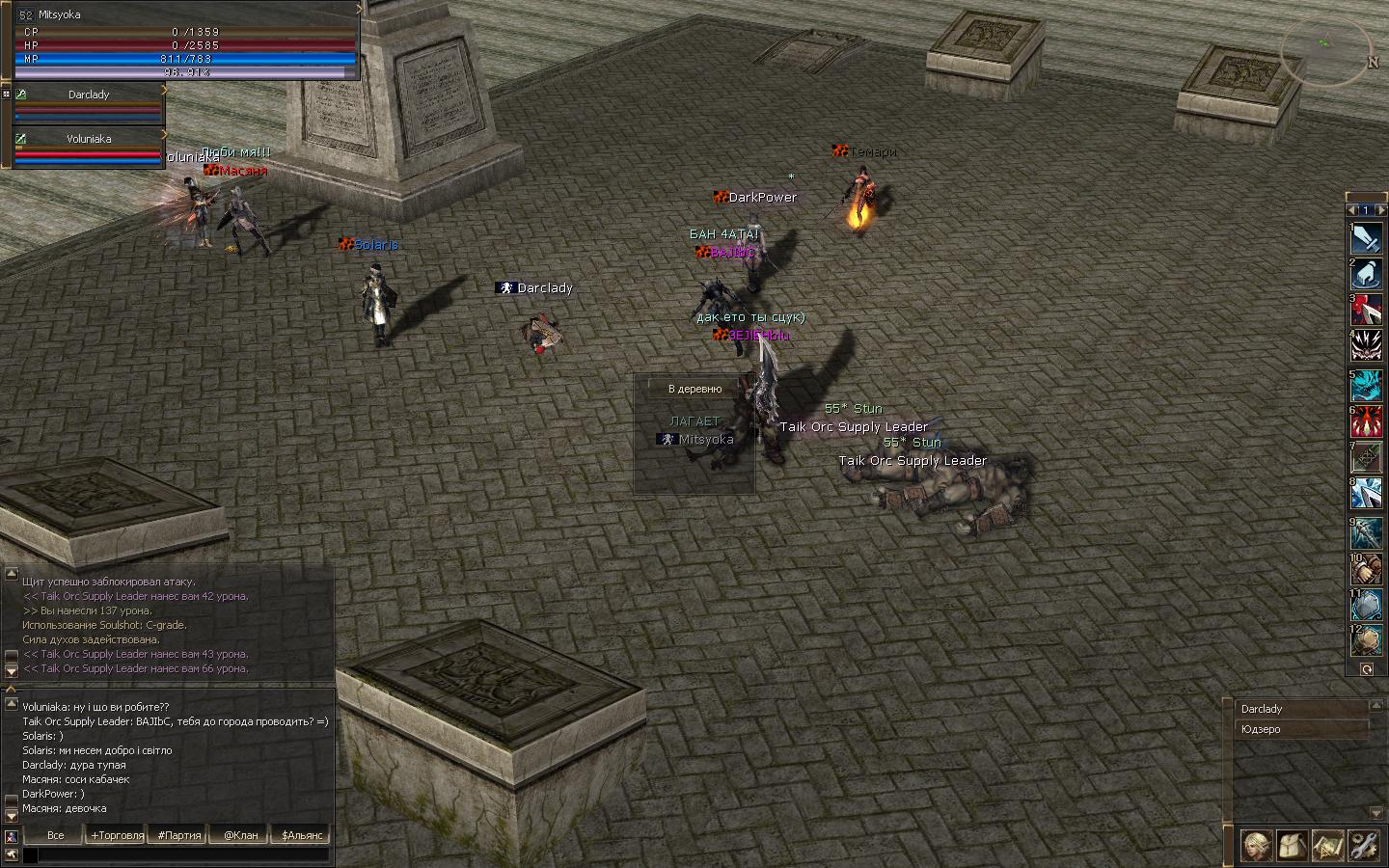This screenshot has height=868, width=1389.
Task: Open the inventory bag icon
Action: tap(1292, 846)
